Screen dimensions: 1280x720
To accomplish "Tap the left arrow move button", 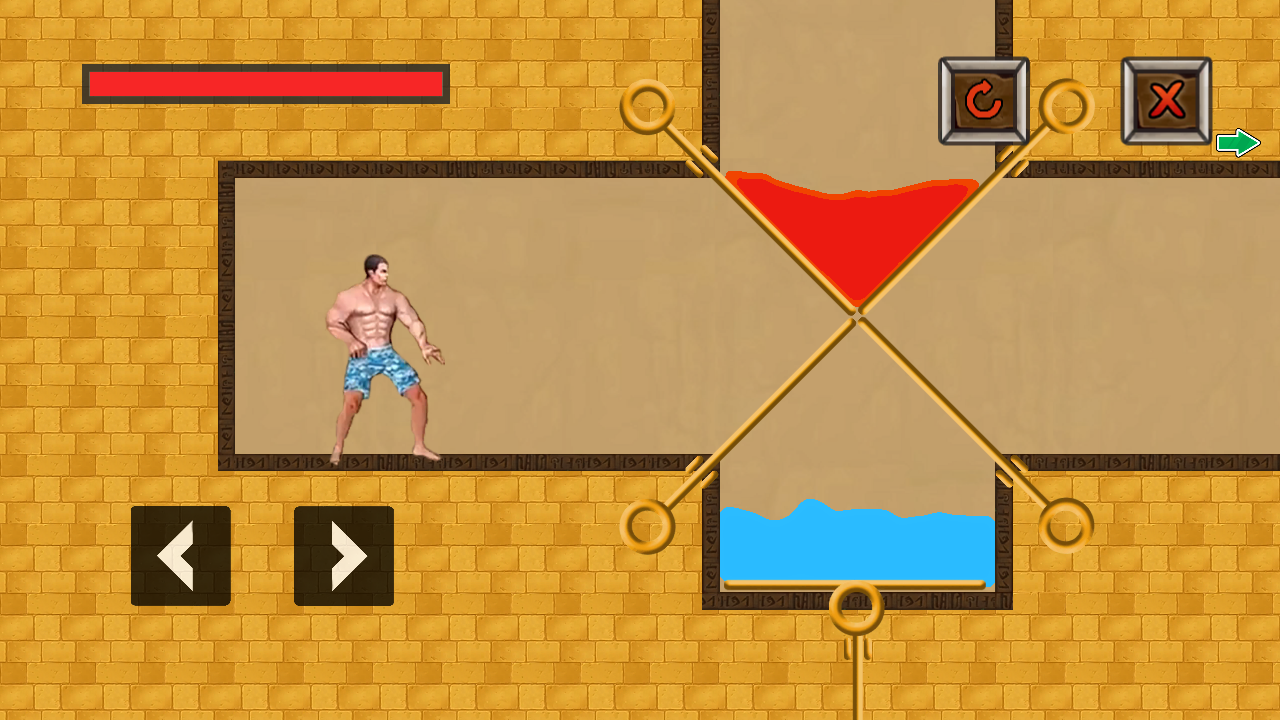I will click(x=181, y=556).
